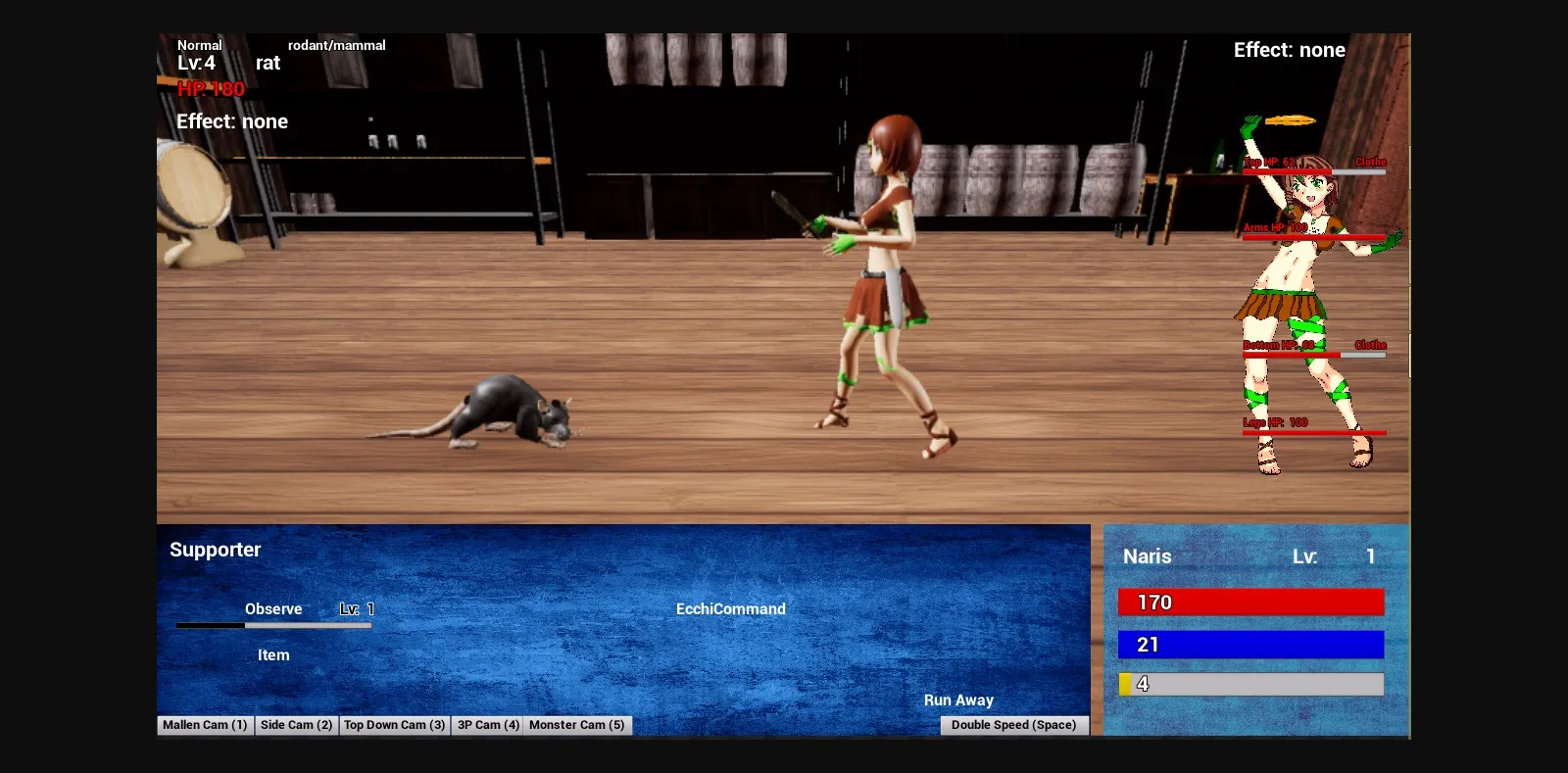
Task: Click the Supporter panel header
Action: click(x=215, y=550)
